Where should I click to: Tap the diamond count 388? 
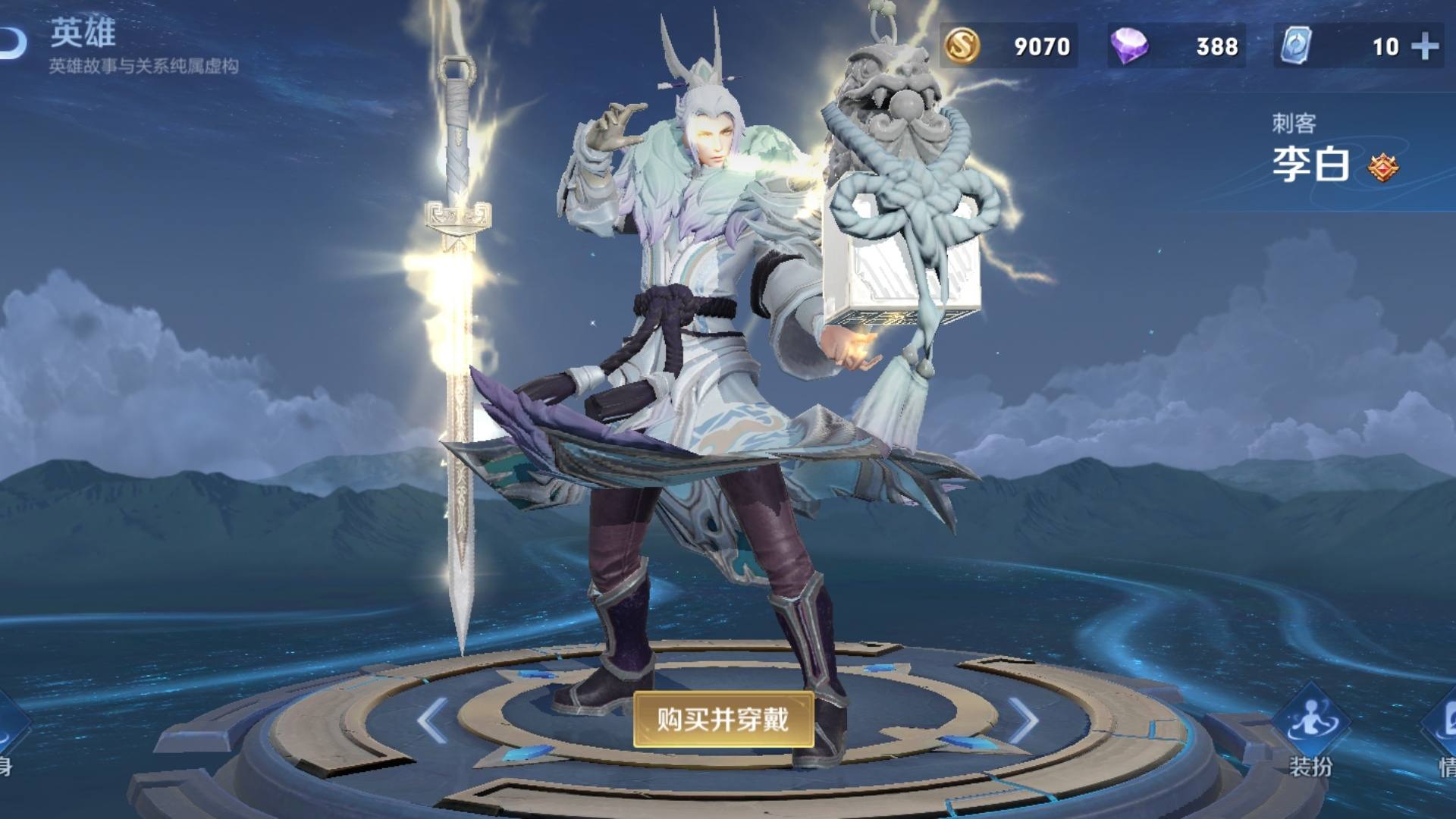click(x=1217, y=45)
